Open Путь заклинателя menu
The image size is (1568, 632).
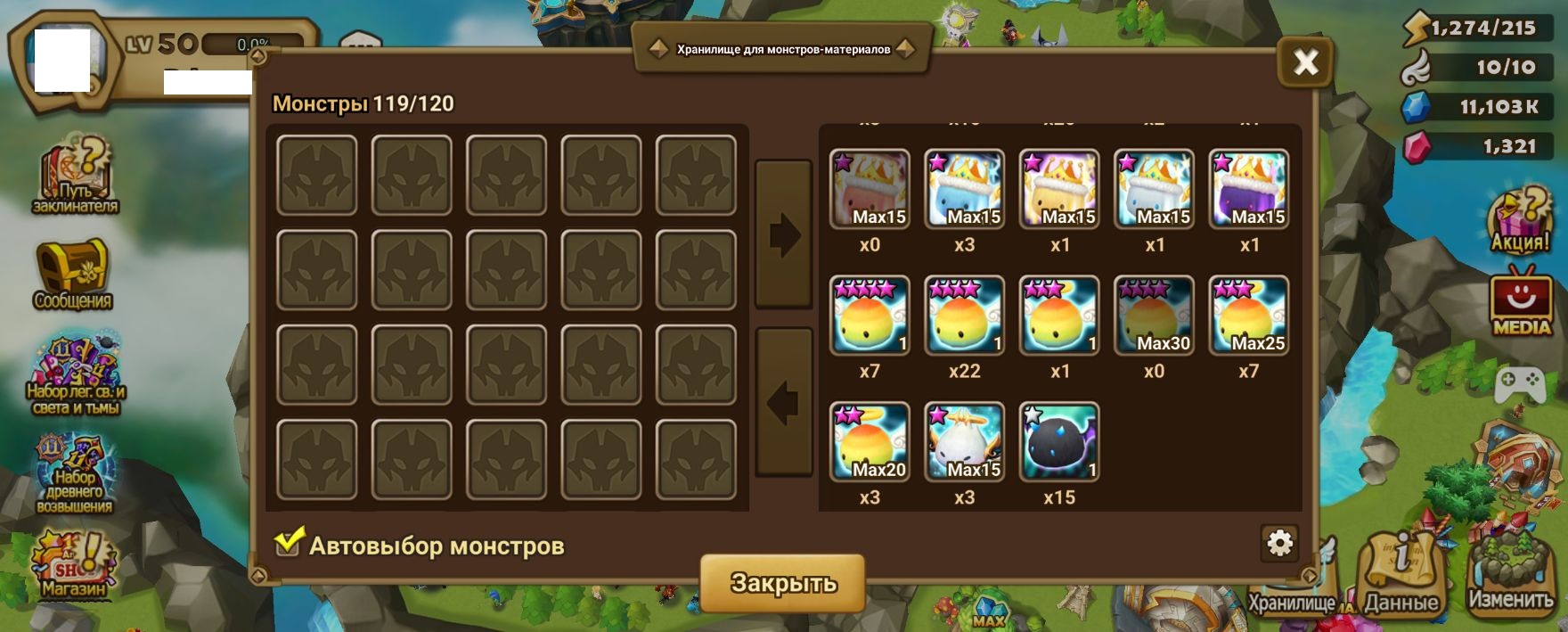pos(75,178)
